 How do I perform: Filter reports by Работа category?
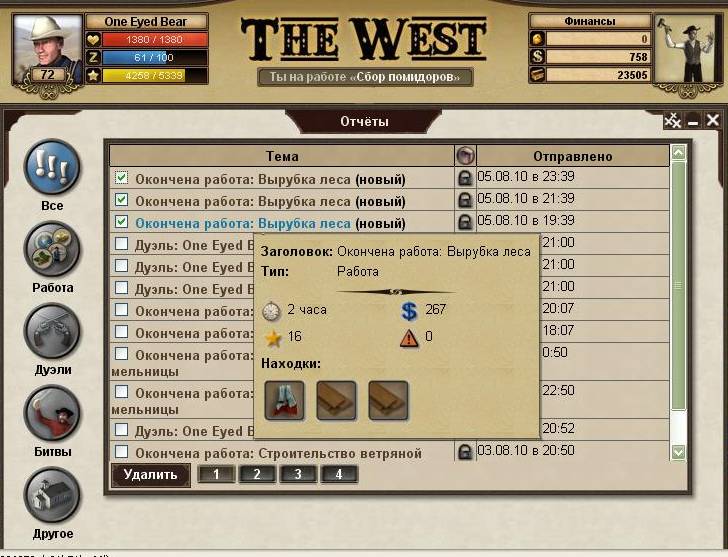51,249
